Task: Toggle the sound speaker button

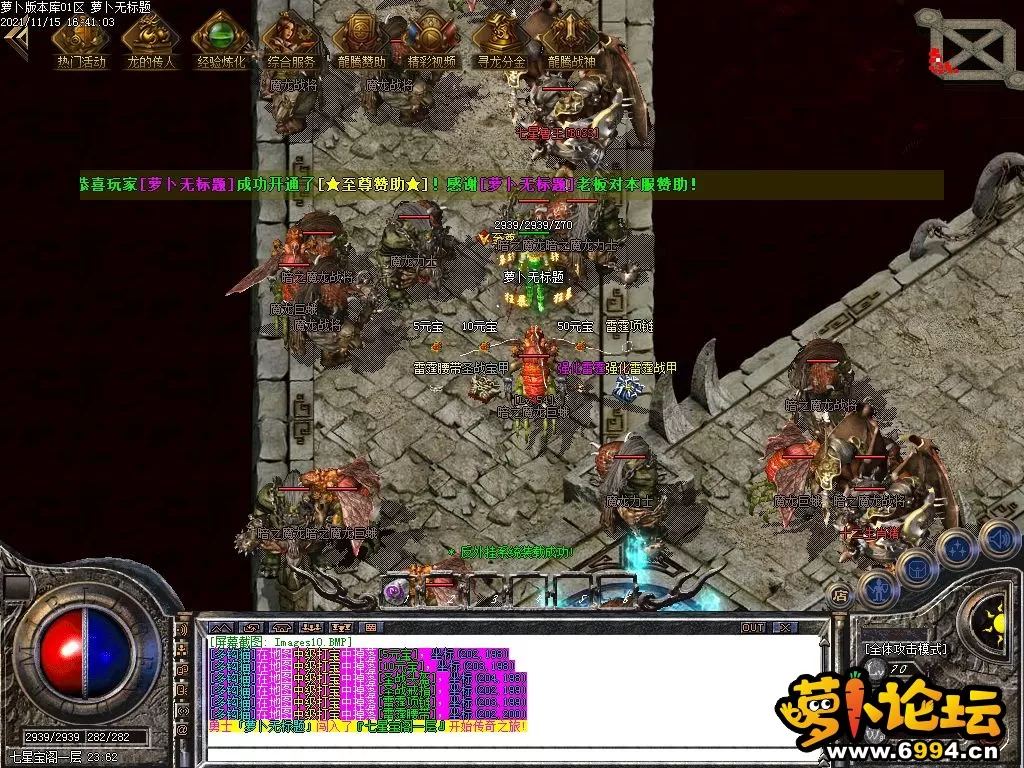Action: pyautogui.click(x=998, y=540)
